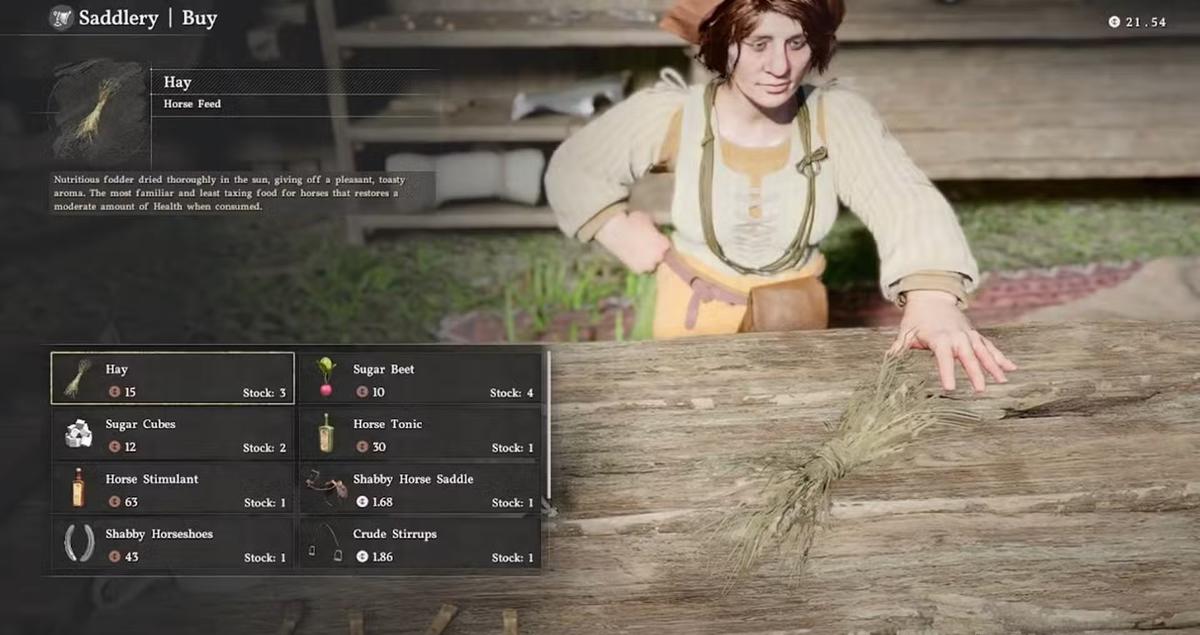Choose the Horse Stimulant bottle entry
Viewport: 1200px width, 635px height.
(x=172, y=489)
